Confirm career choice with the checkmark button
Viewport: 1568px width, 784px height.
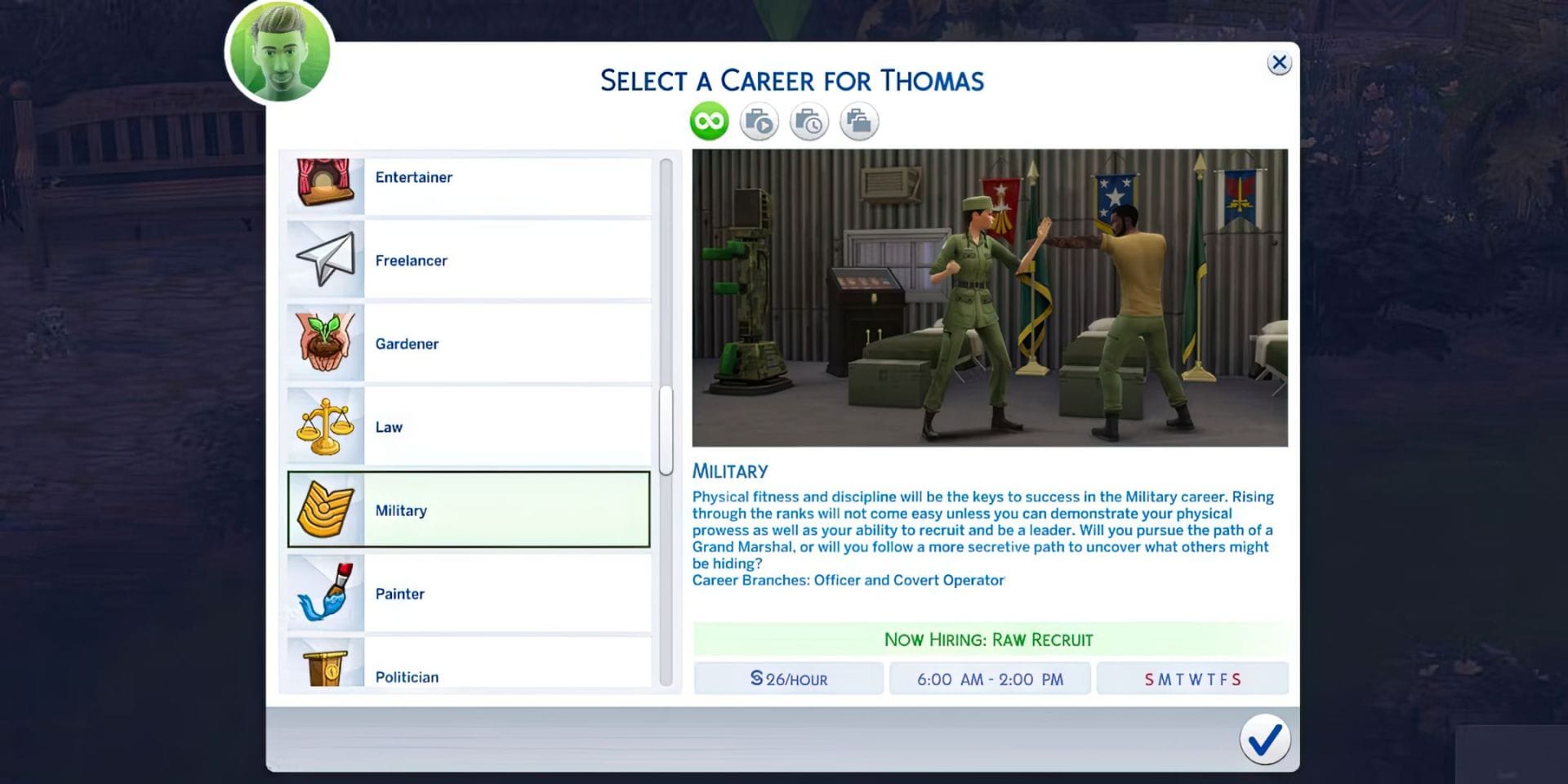[1267, 742]
